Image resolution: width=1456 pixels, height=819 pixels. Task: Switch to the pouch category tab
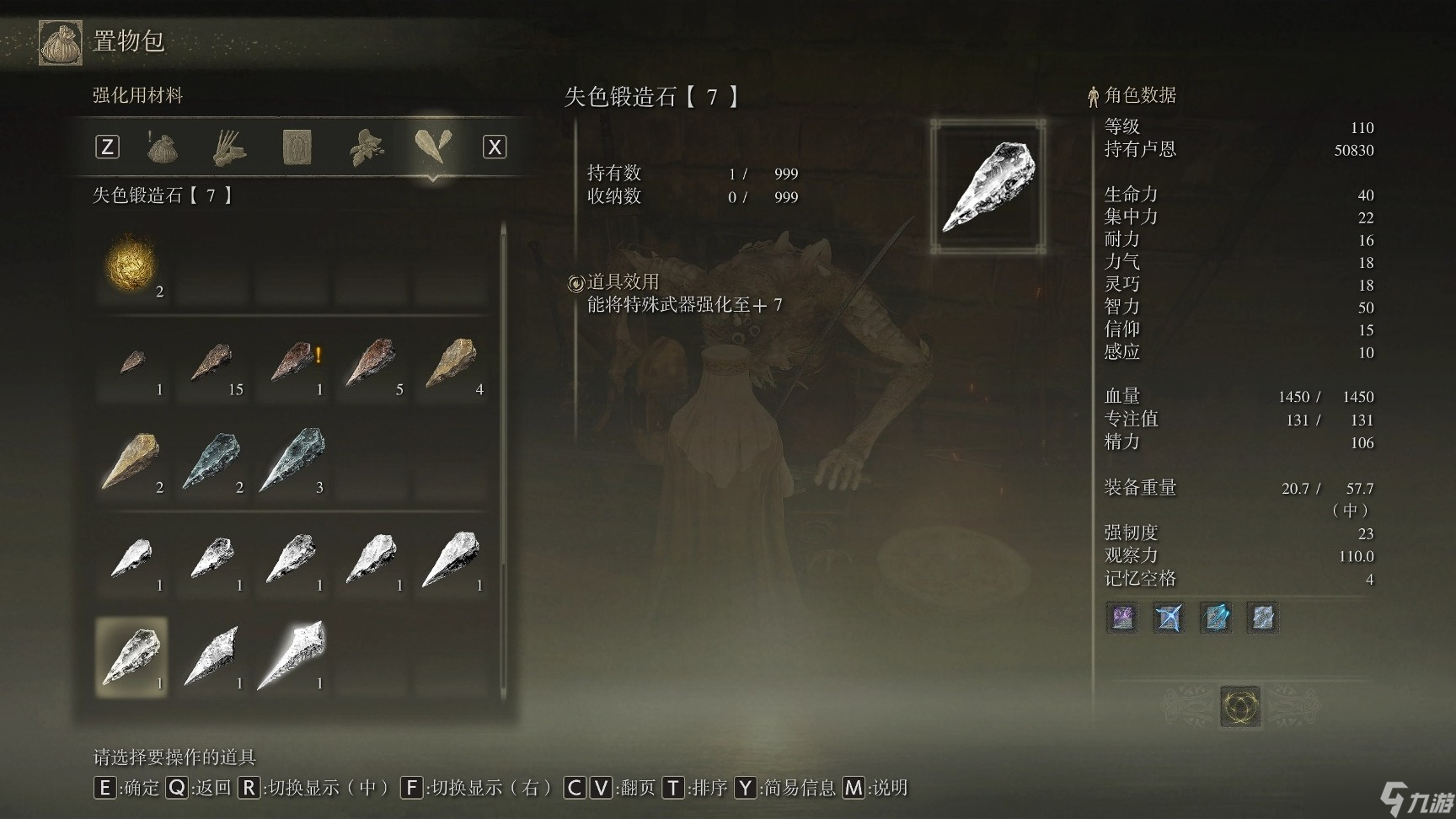click(x=162, y=148)
